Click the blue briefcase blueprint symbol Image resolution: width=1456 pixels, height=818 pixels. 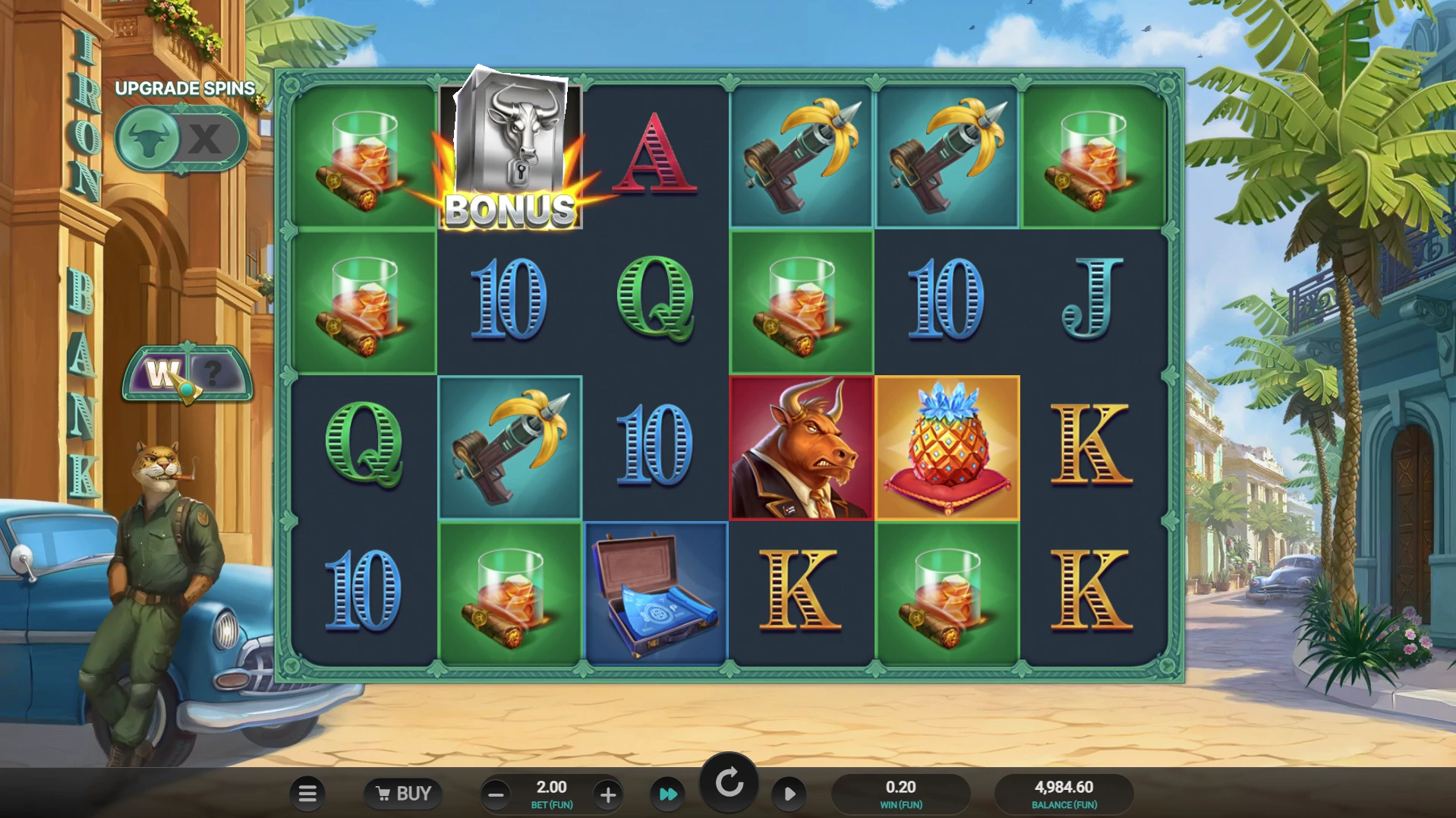tap(656, 592)
